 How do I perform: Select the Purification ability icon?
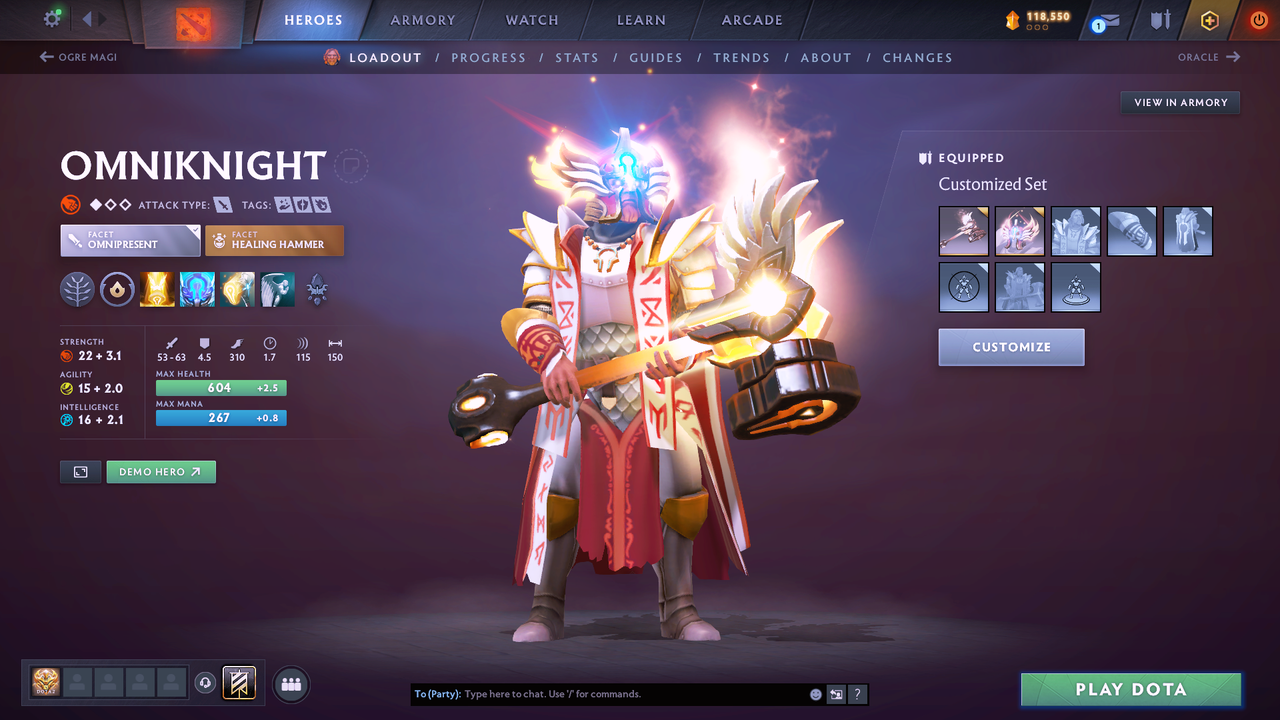[157, 289]
